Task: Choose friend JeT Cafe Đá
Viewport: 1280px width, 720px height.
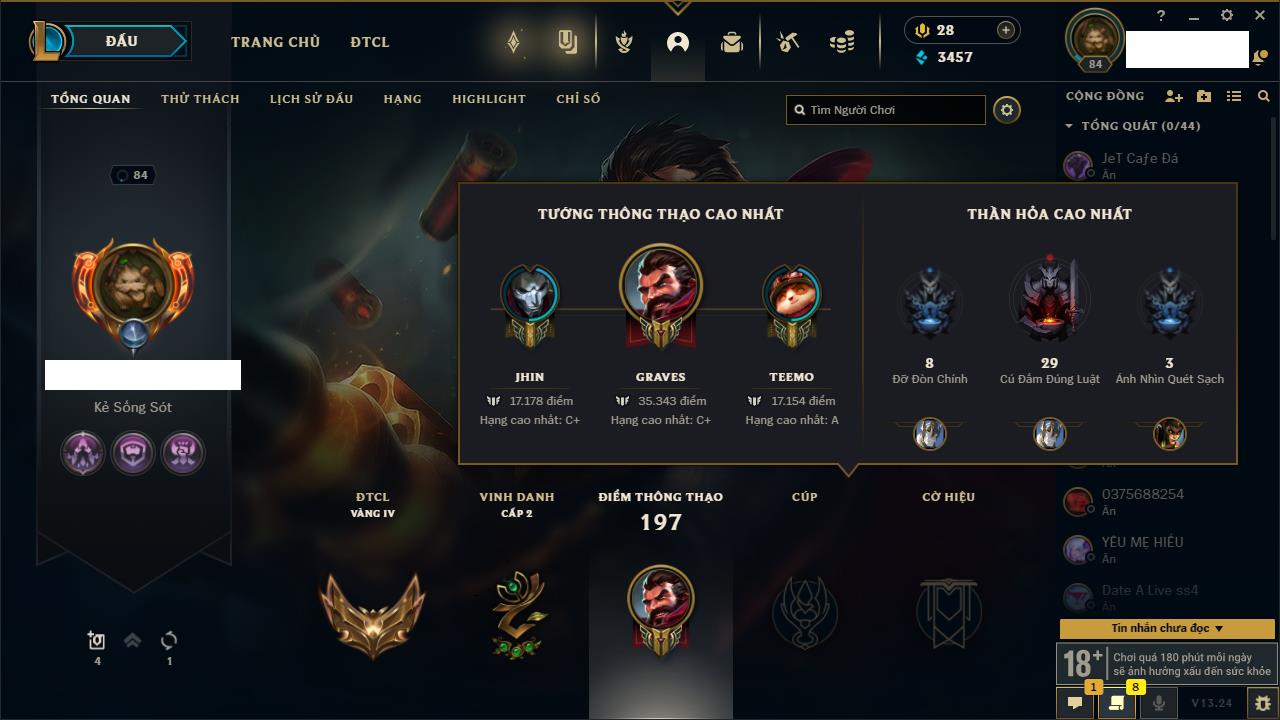Action: point(1140,158)
